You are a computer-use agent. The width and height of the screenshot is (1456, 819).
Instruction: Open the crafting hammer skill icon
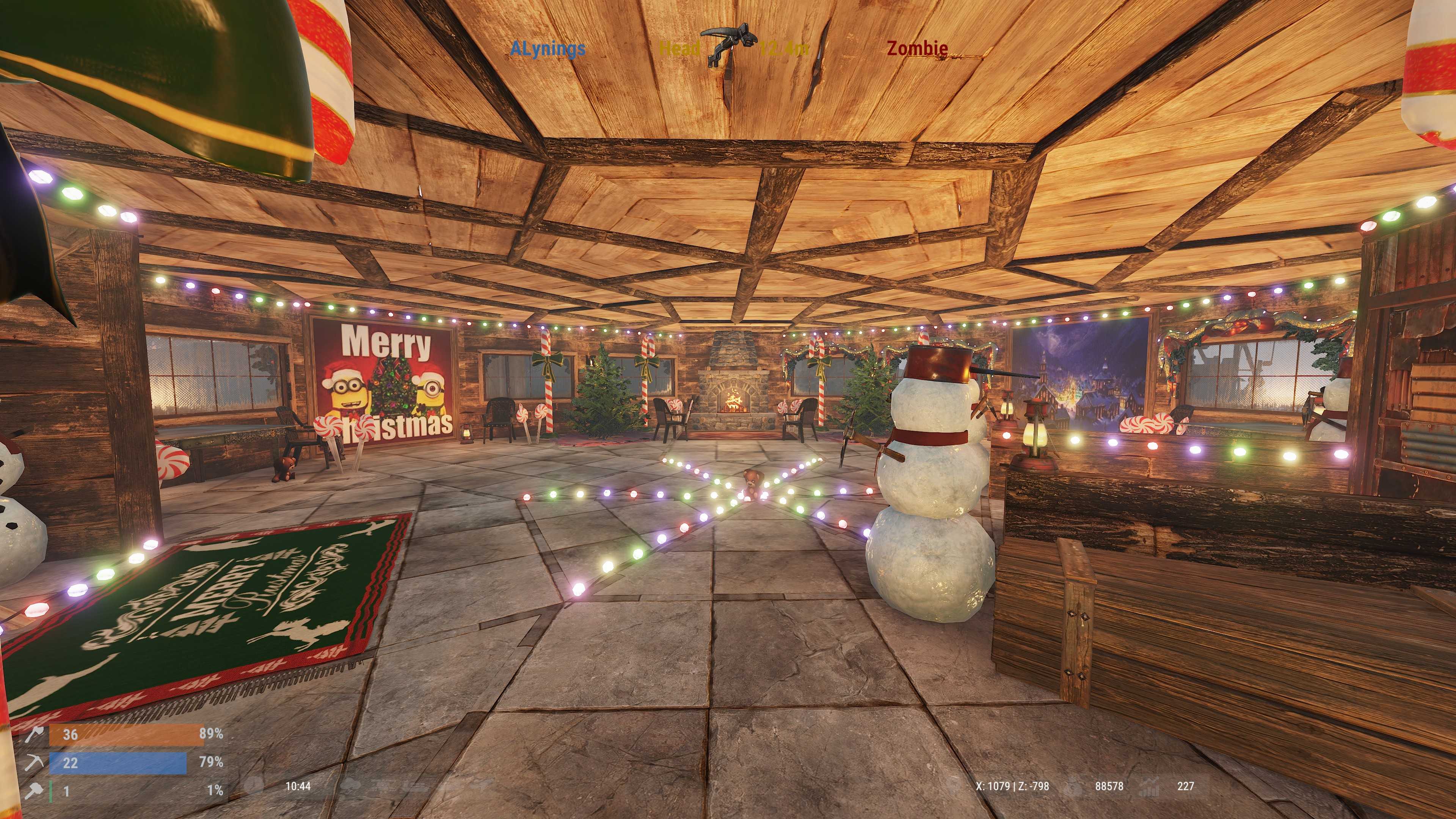tap(34, 791)
